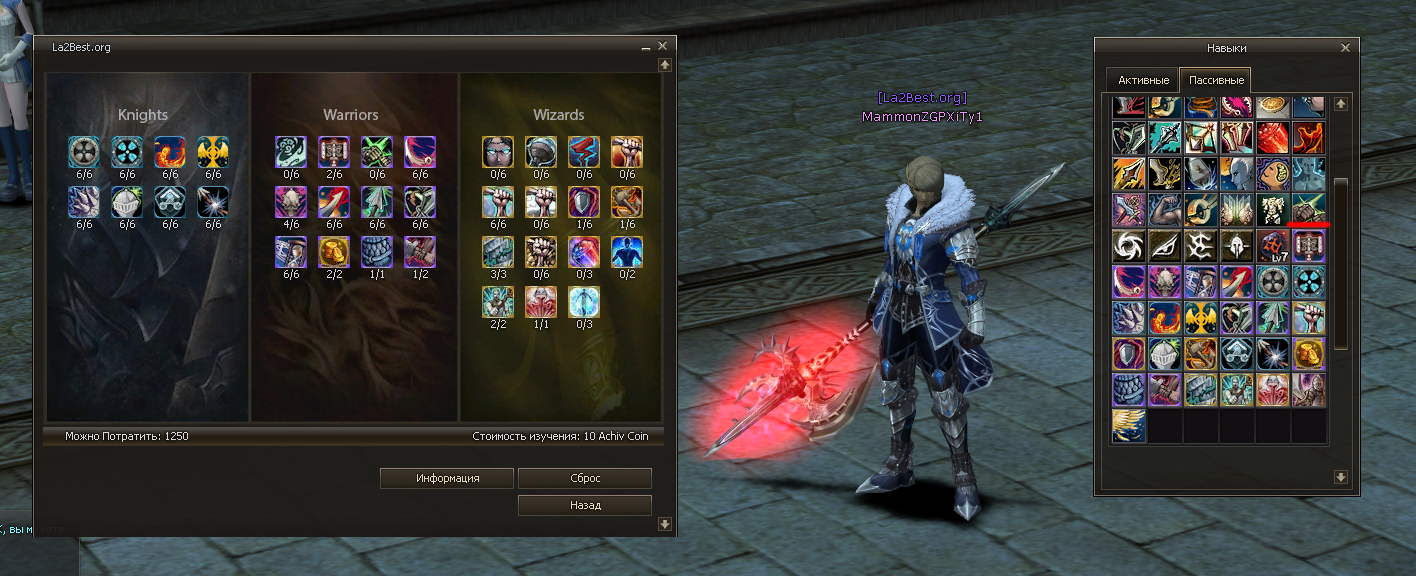Click the golden wing passive skill icon

click(1130, 426)
